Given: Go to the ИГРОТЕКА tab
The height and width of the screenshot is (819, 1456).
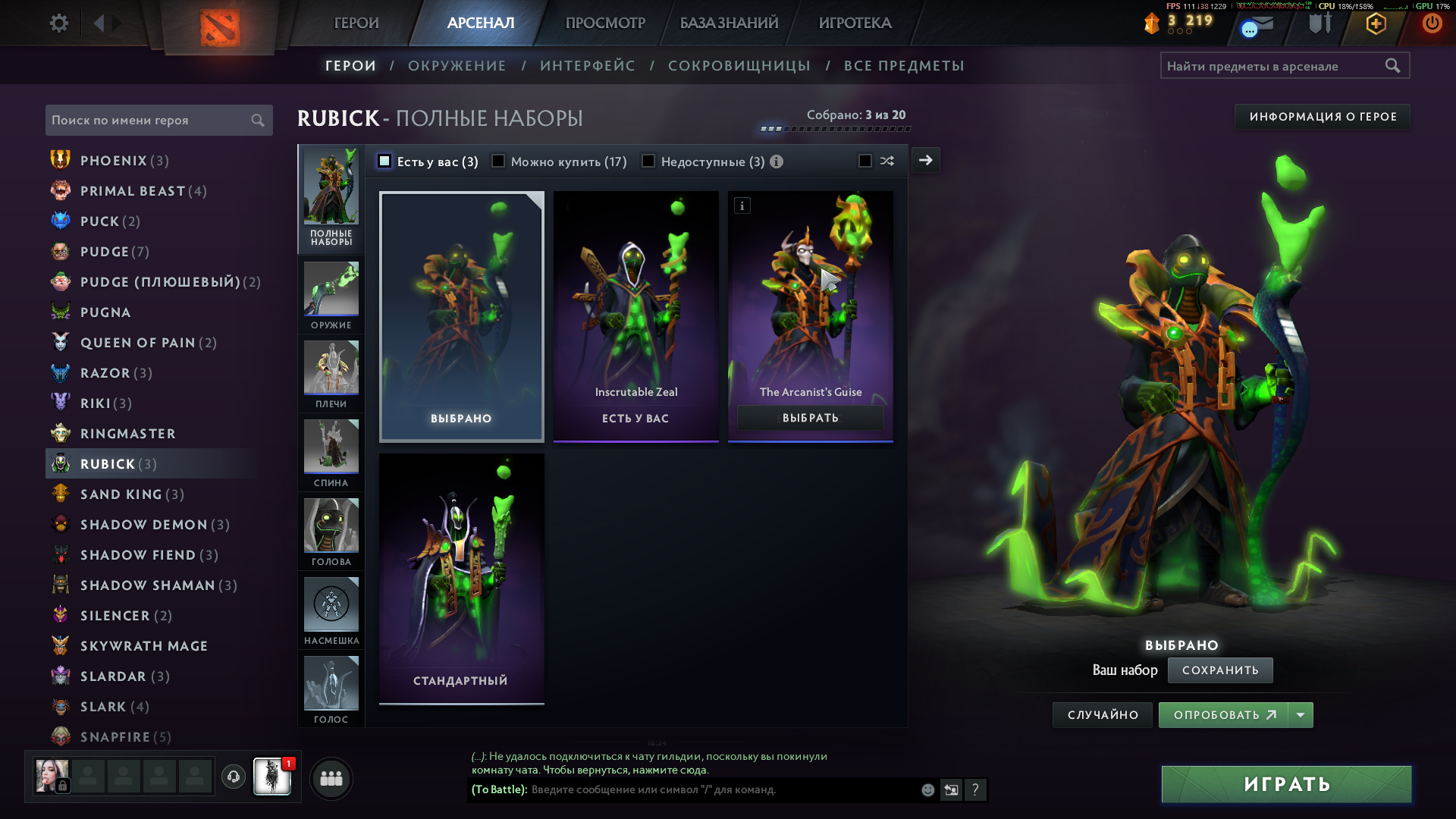Looking at the screenshot, I should coord(855,24).
